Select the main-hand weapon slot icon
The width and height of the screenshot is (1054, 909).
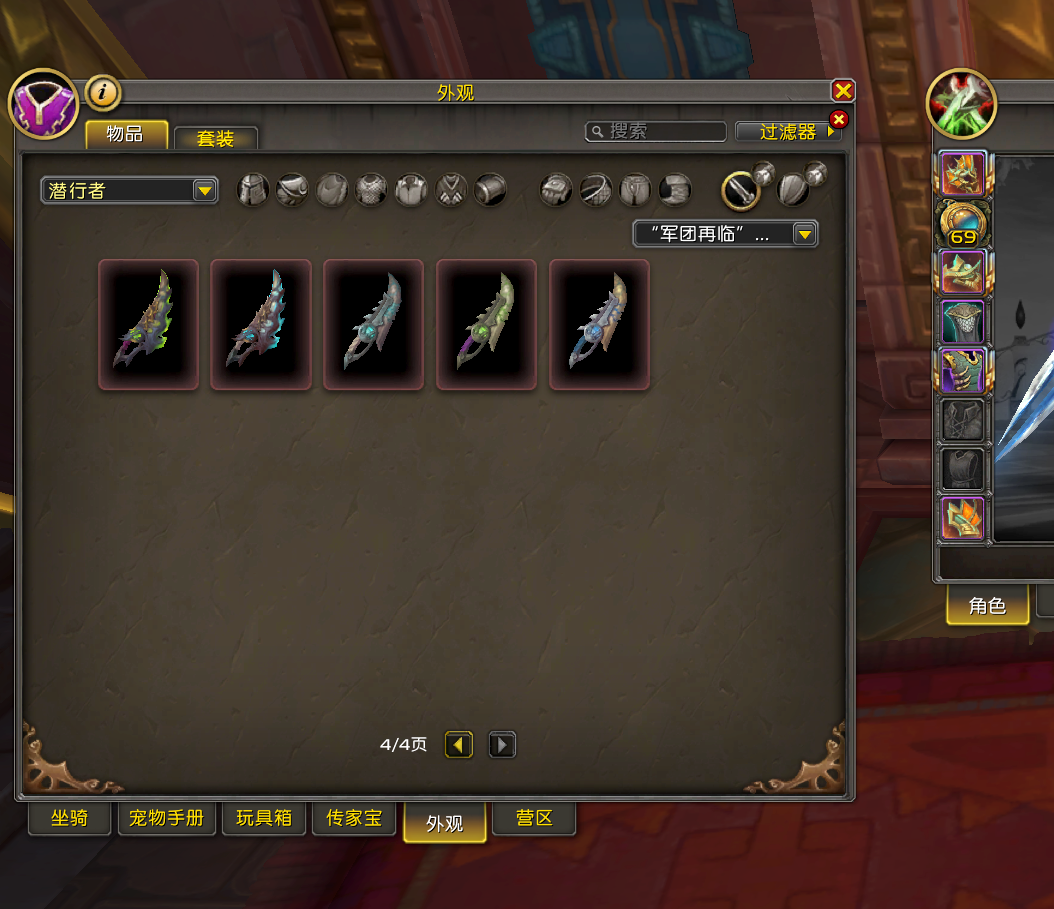[x=741, y=190]
